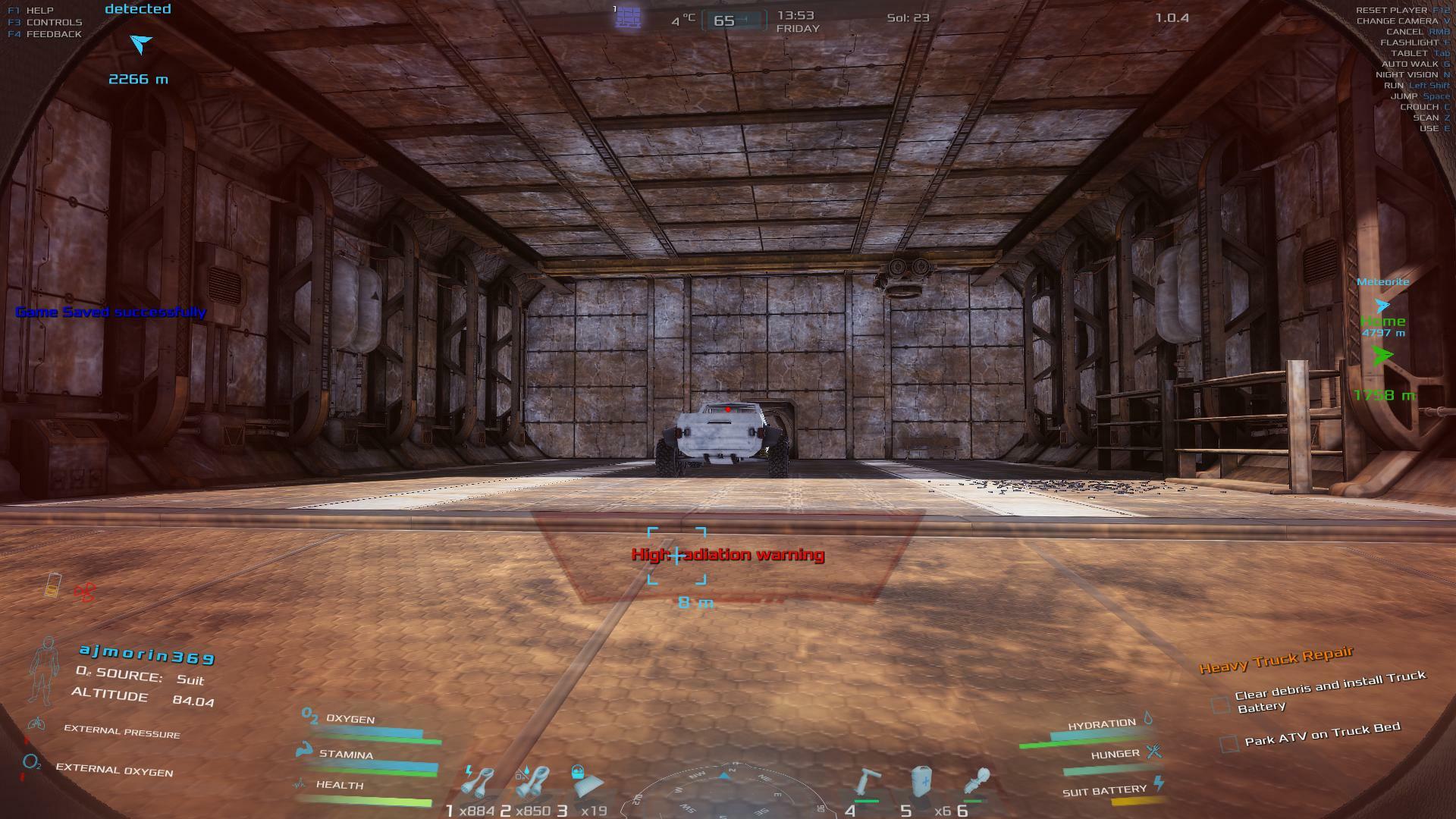This screenshot has height=819, width=1456.
Task: Click the weather icon in the top bar
Action: click(x=628, y=16)
